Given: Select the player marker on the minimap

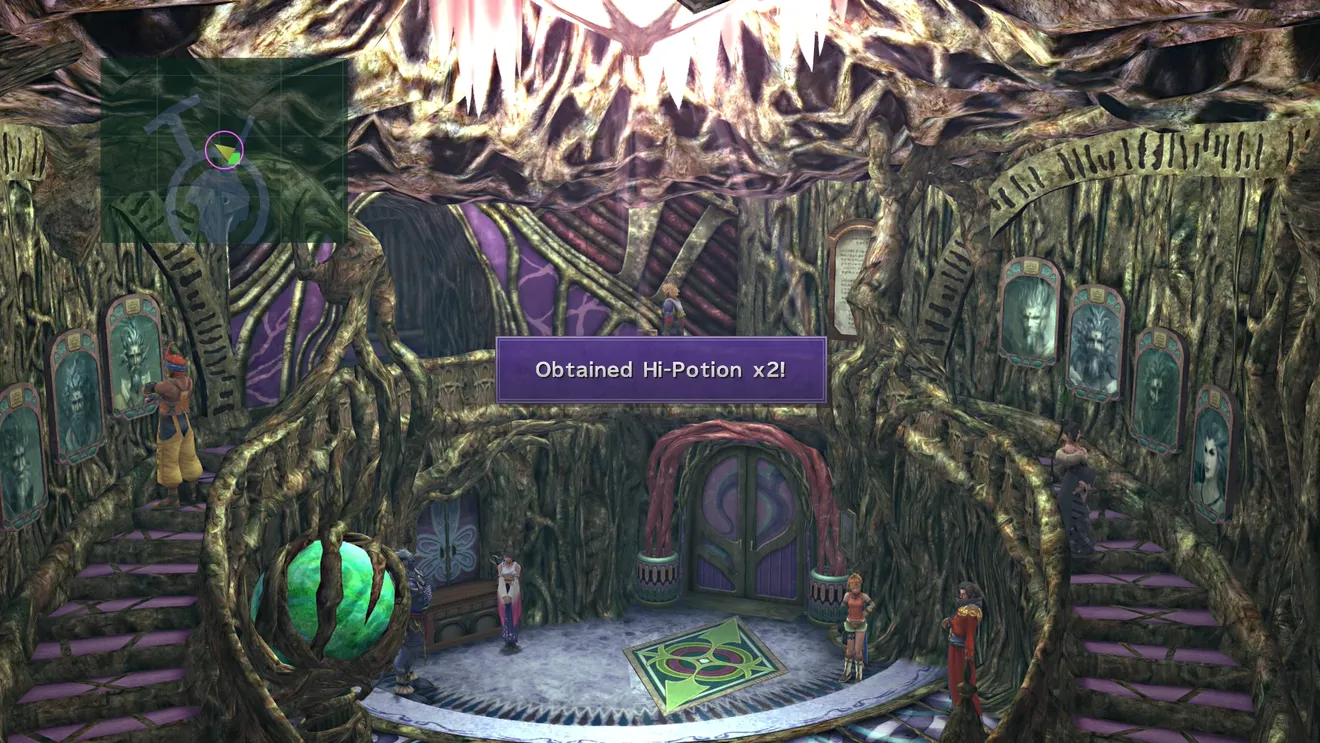Looking at the screenshot, I should click(x=225, y=150).
